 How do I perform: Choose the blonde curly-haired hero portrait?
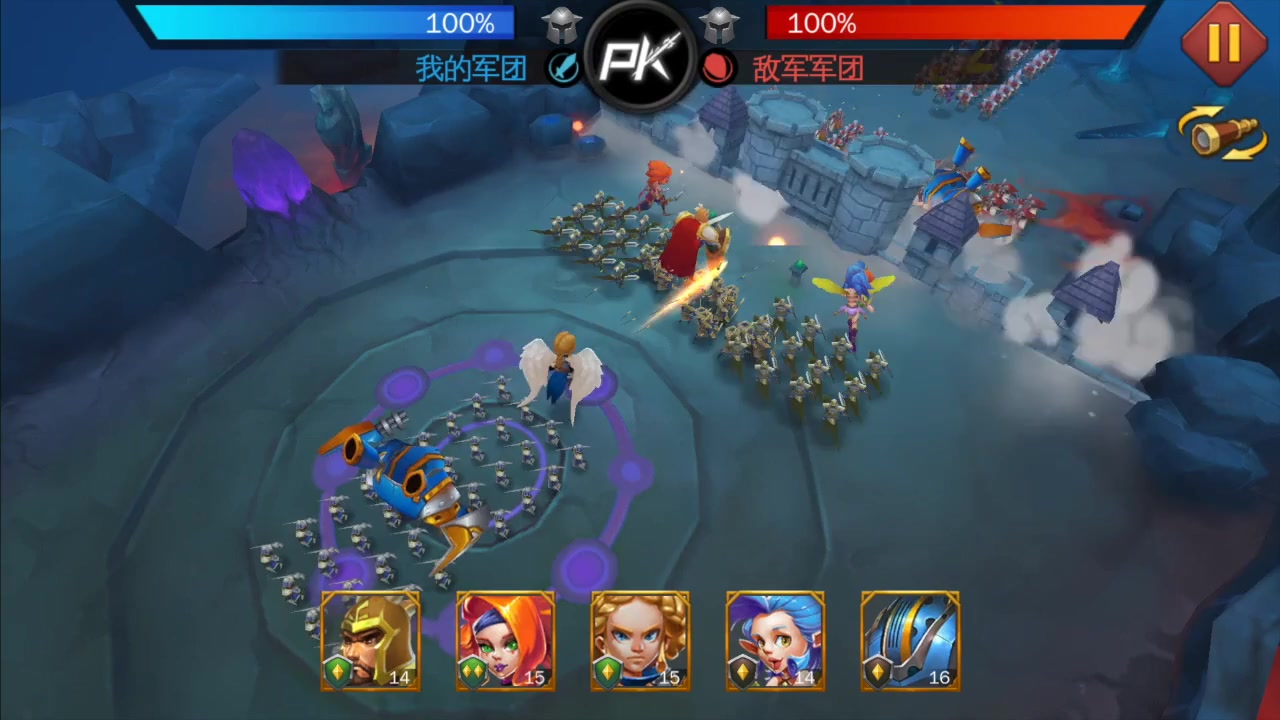640,640
